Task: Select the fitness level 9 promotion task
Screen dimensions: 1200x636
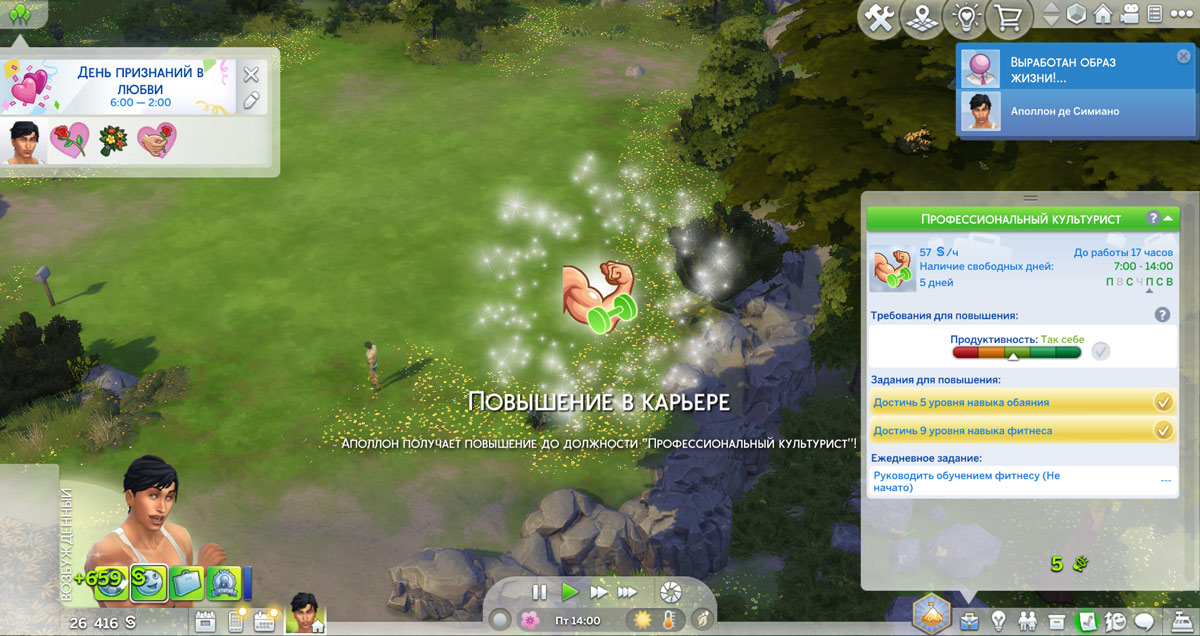Action: click(x=1008, y=430)
